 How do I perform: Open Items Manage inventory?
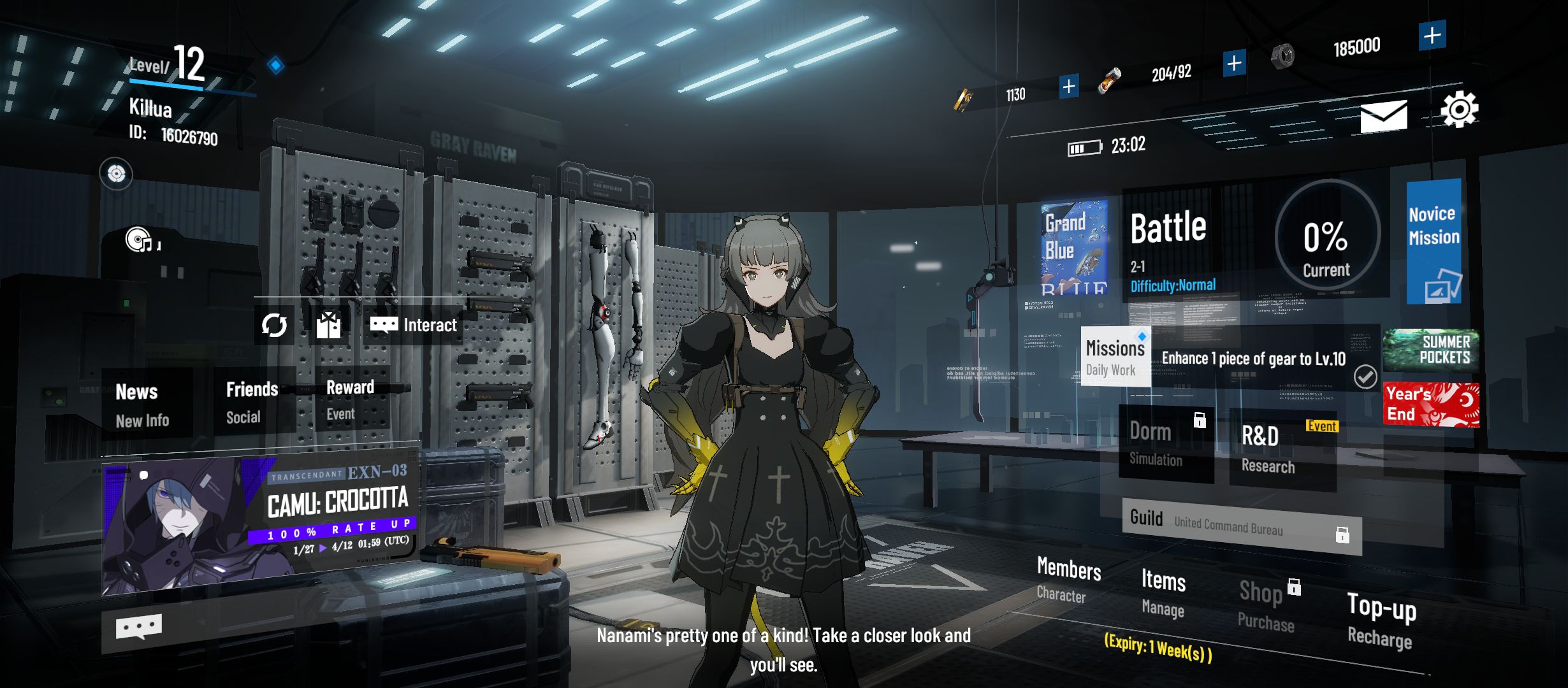[x=1163, y=592]
